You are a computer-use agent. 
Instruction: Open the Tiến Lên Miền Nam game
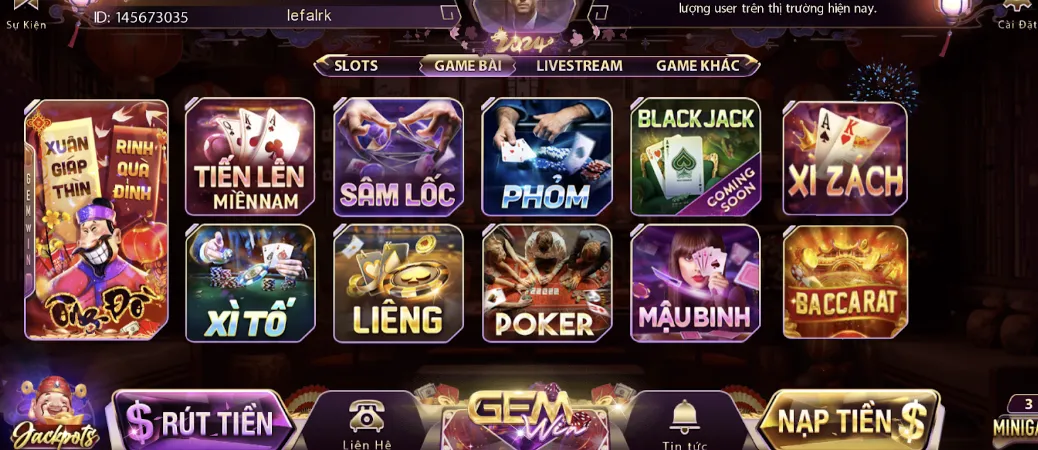click(x=250, y=157)
